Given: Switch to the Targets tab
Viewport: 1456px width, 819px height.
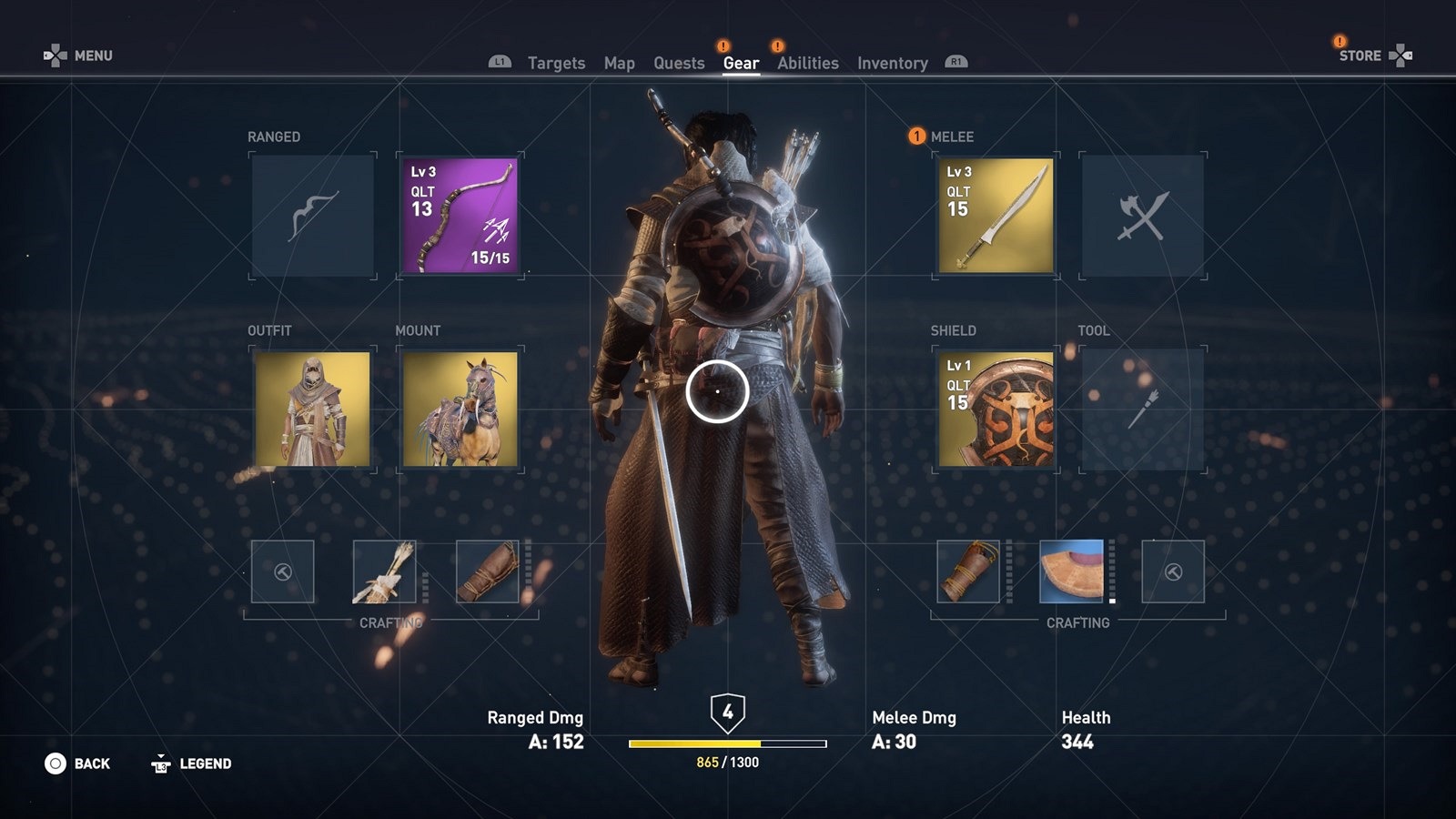Looking at the screenshot, I should click(x=556, y=63).
